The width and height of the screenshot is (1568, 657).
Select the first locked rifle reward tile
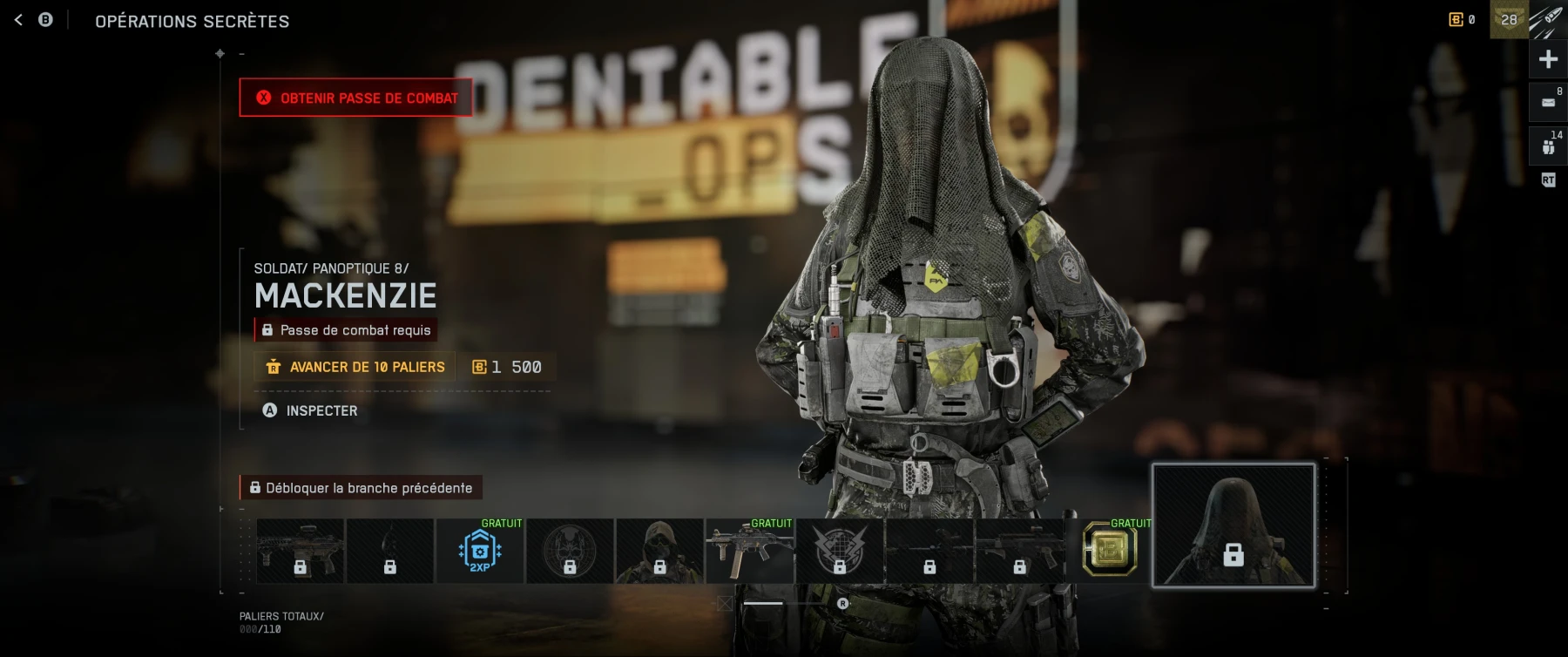(x=301, y=551)
